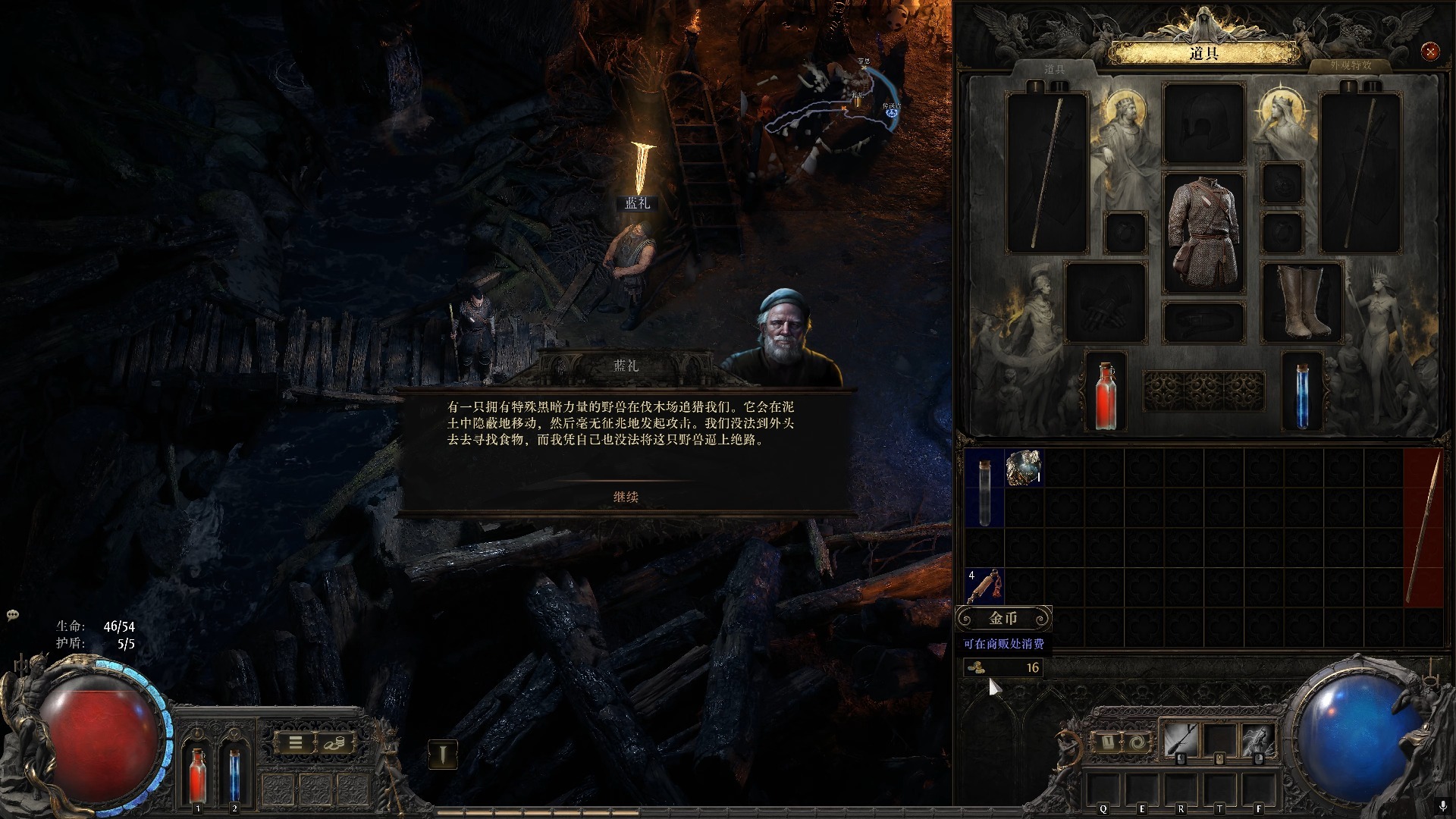
Task: Open the three-line menu button on the HUD
Action: (296, 743)
